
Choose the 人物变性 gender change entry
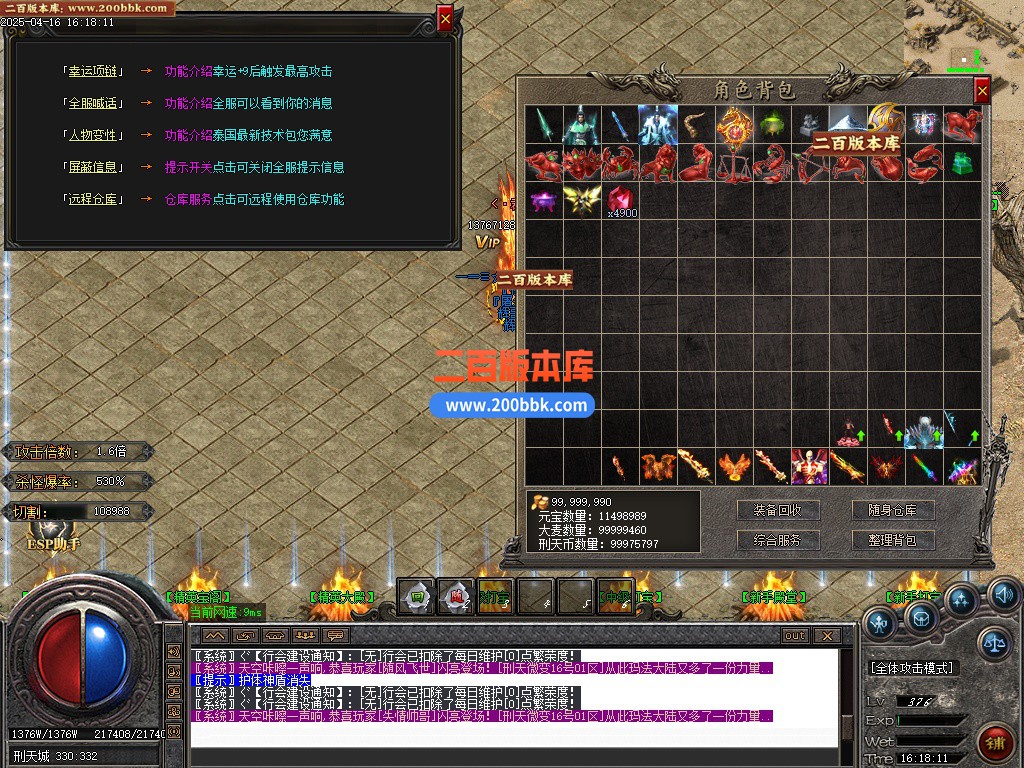pyautogui.click(x=92, y=135)
